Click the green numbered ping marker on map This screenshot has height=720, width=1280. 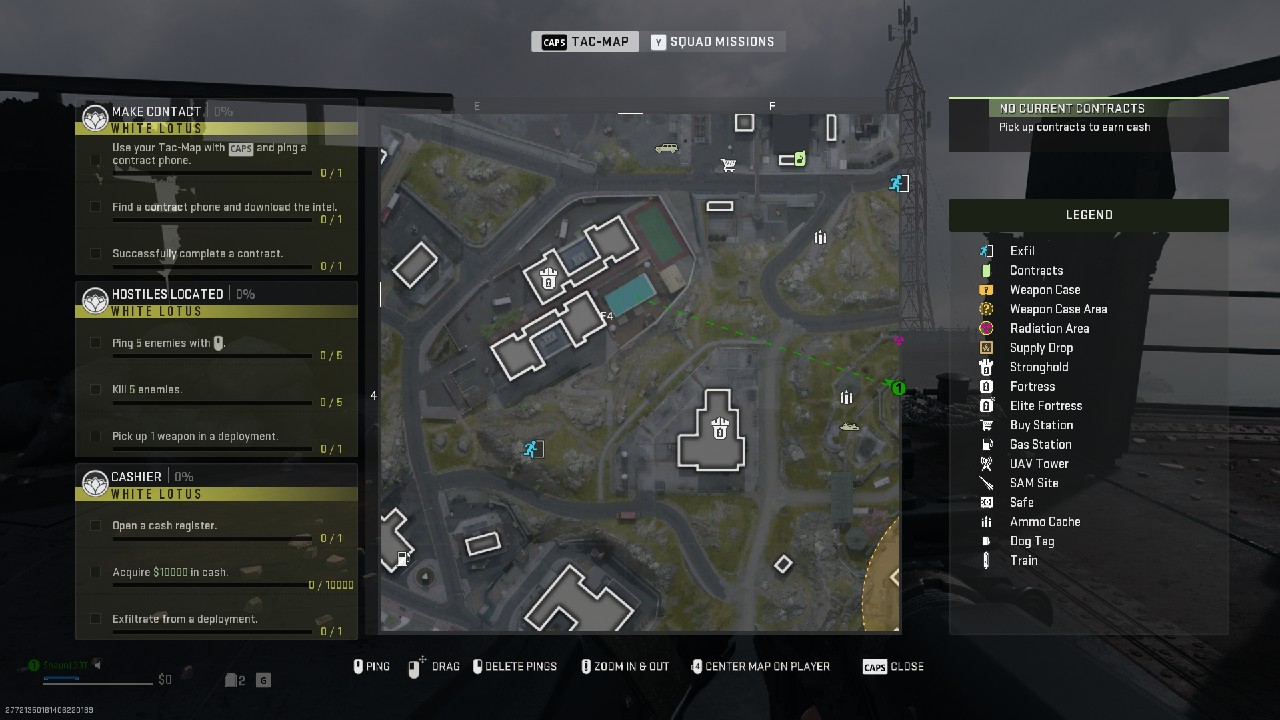(897, 389)
